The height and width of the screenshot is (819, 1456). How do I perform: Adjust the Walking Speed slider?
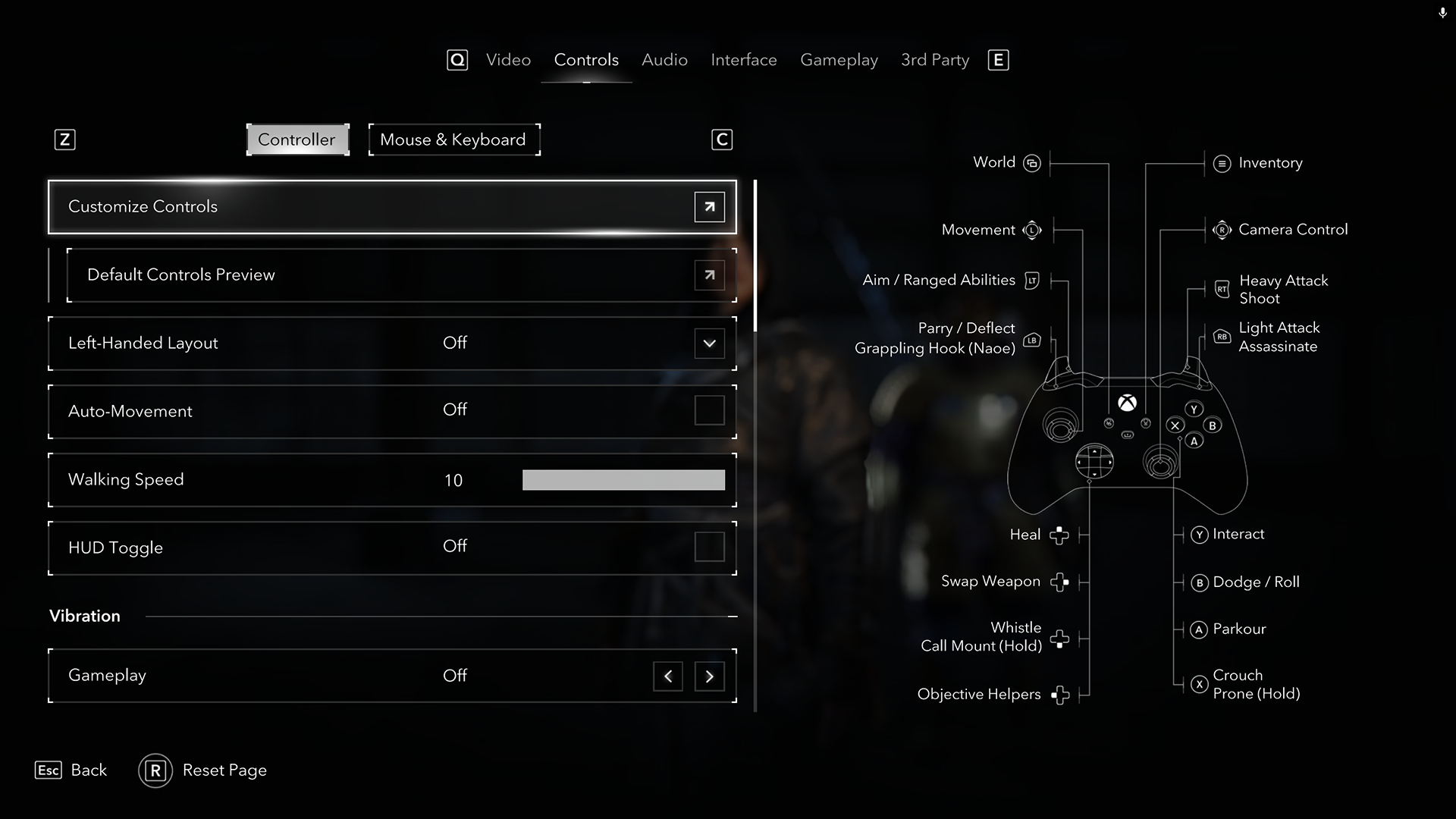(623, 480)
